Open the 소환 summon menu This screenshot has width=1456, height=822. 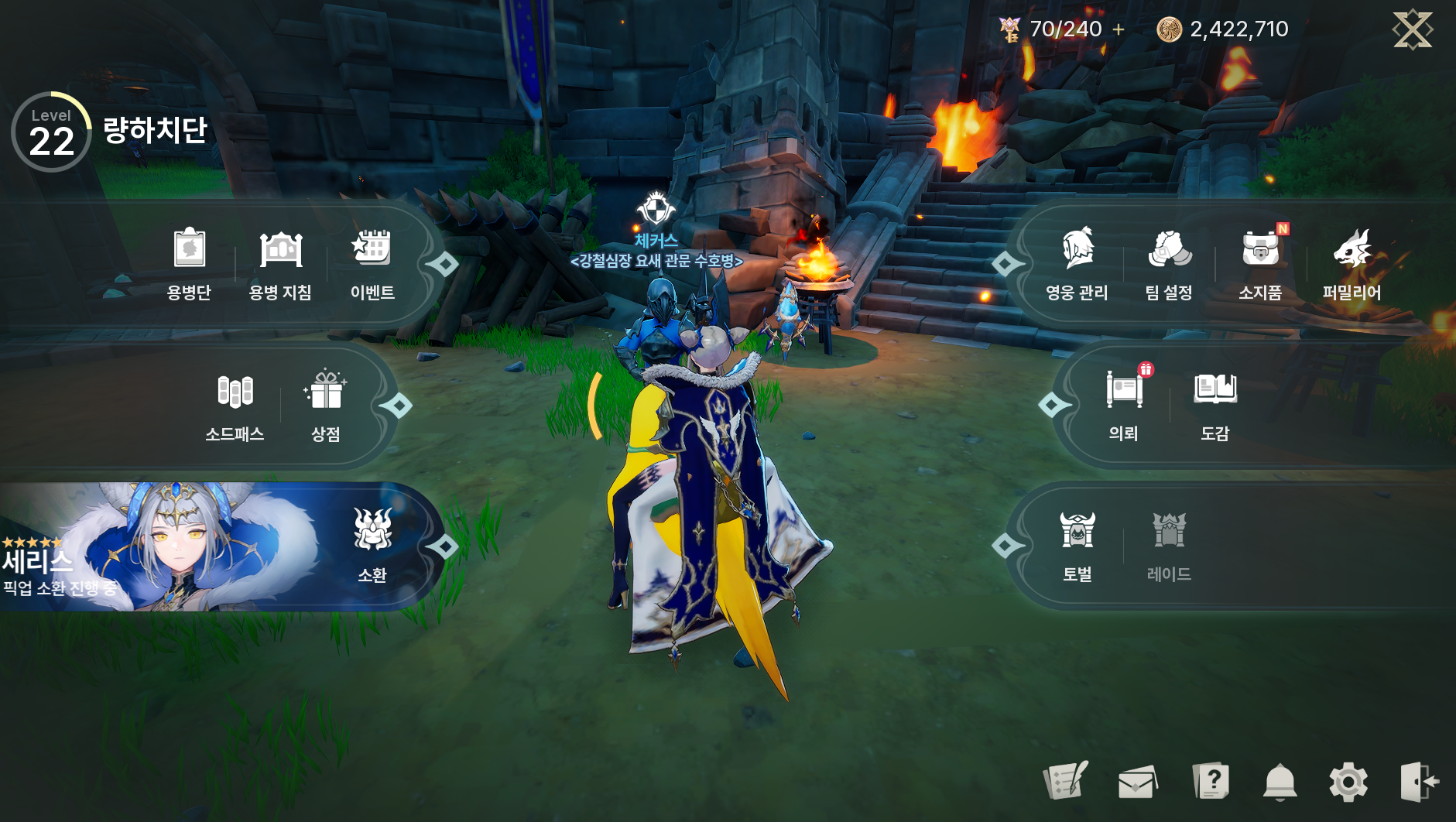tap(372, 546)
